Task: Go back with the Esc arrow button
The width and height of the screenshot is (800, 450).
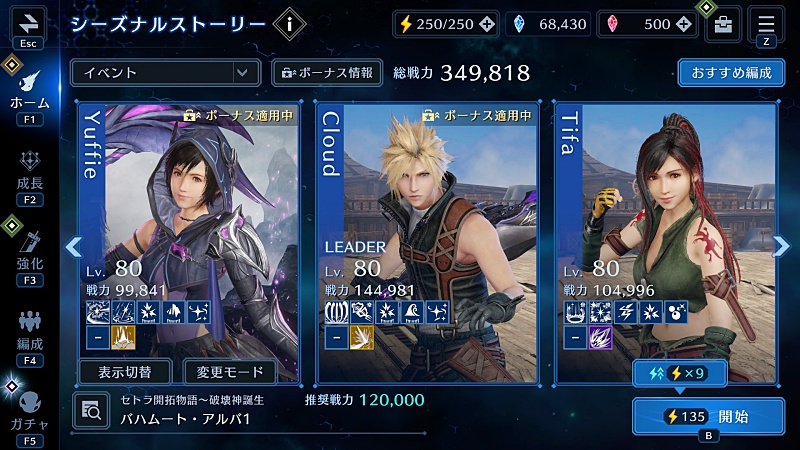Action: (27, 23)
